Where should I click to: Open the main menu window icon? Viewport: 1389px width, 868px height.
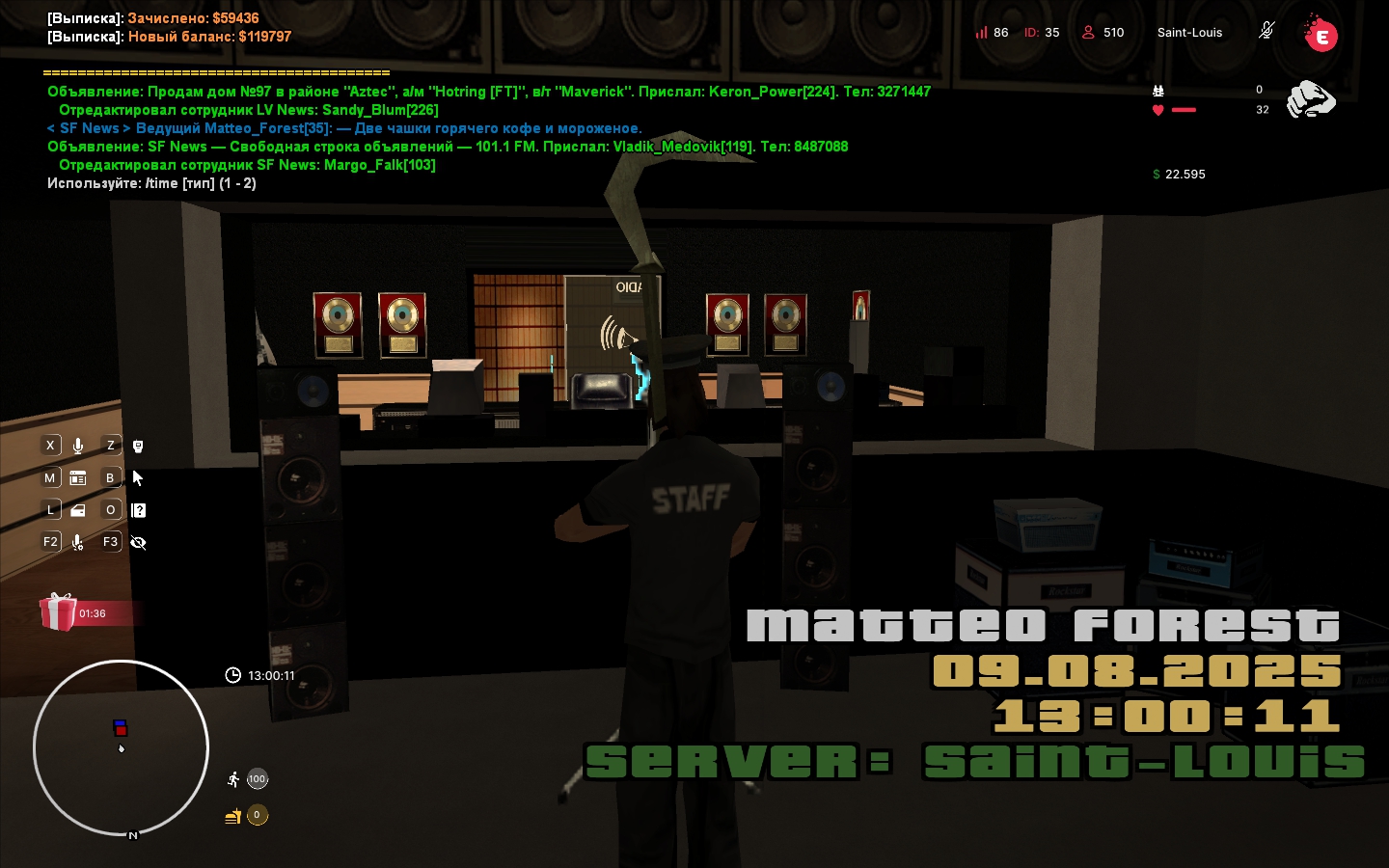(78, 478)
